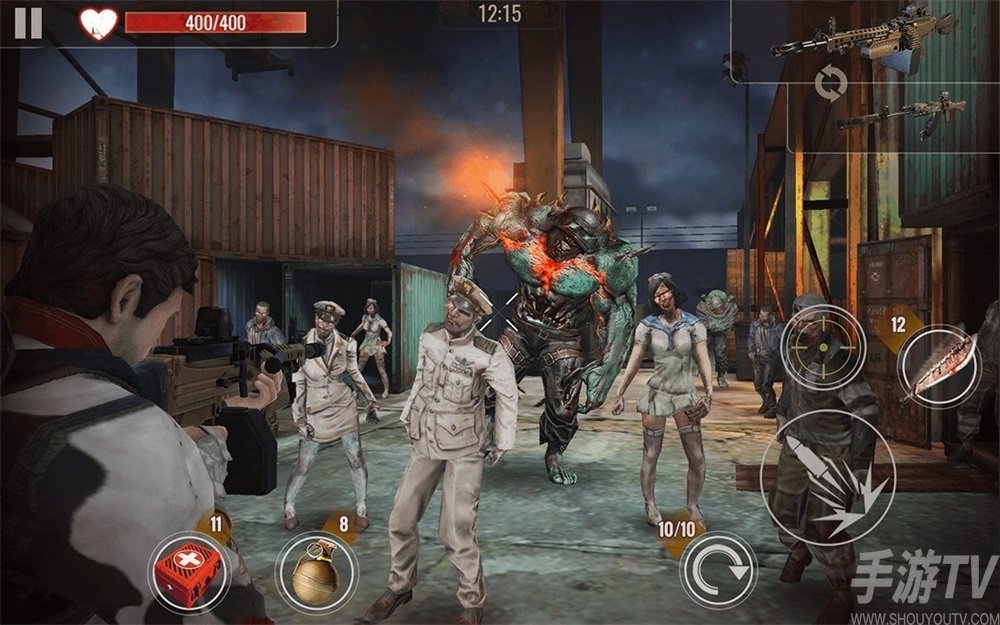
Task: Tap the reload weapon button
Action: click(x=718, y=571)
